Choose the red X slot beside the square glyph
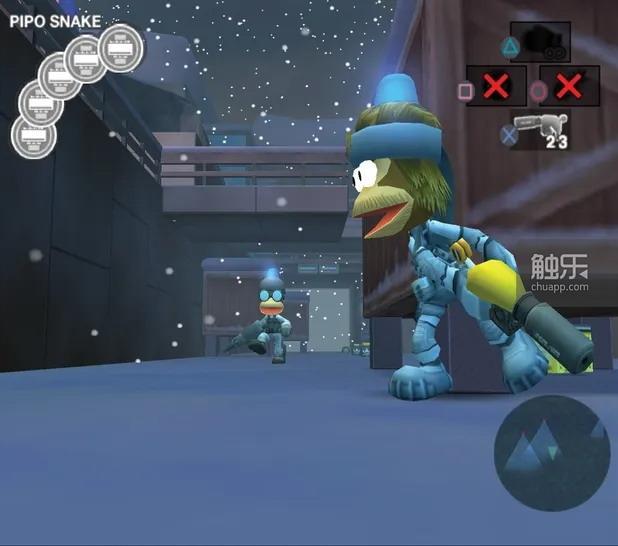The height and width of the screenshot is (546, 618). point(495,87)
